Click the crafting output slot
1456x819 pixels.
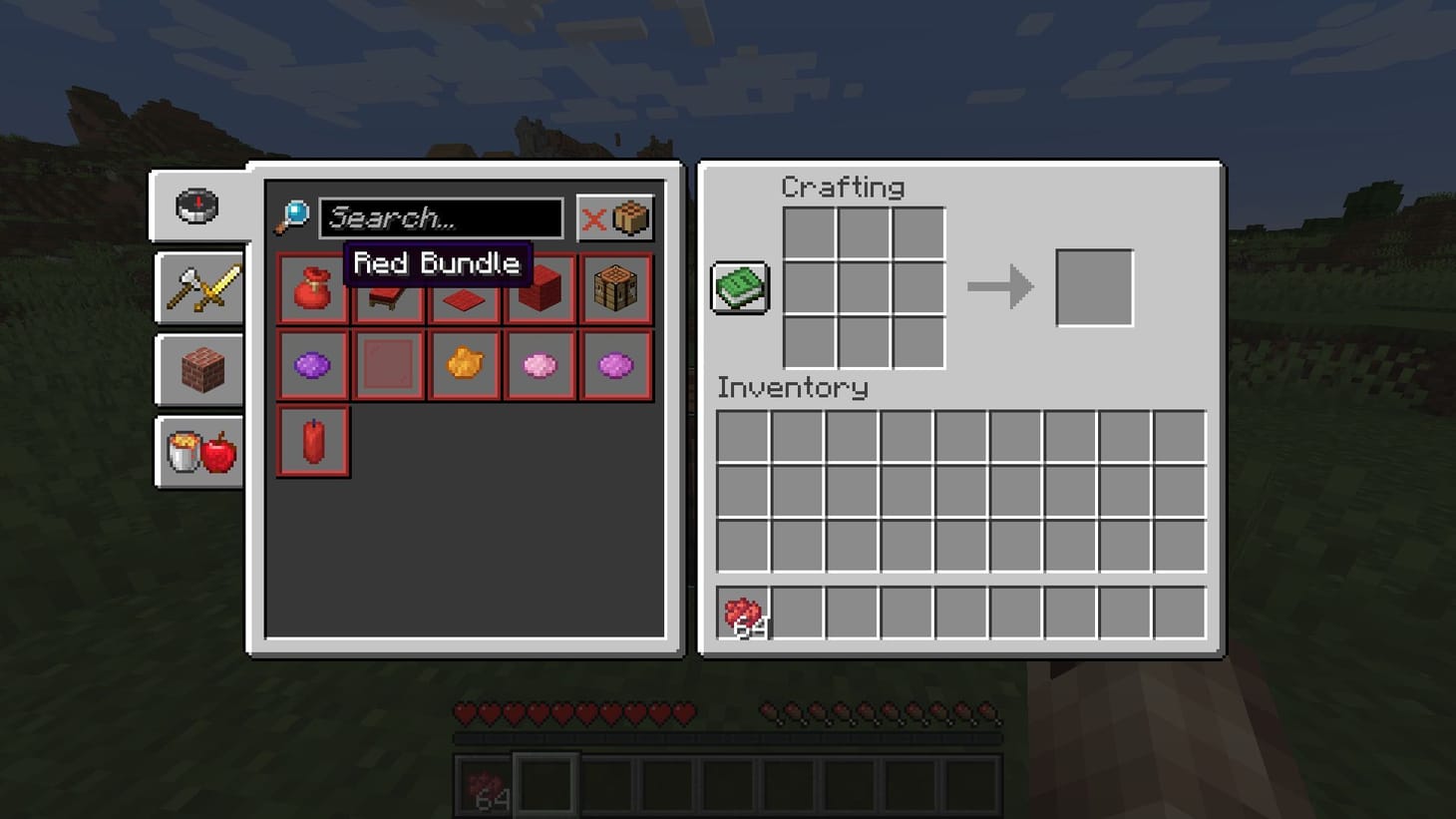coord(1093,288)
